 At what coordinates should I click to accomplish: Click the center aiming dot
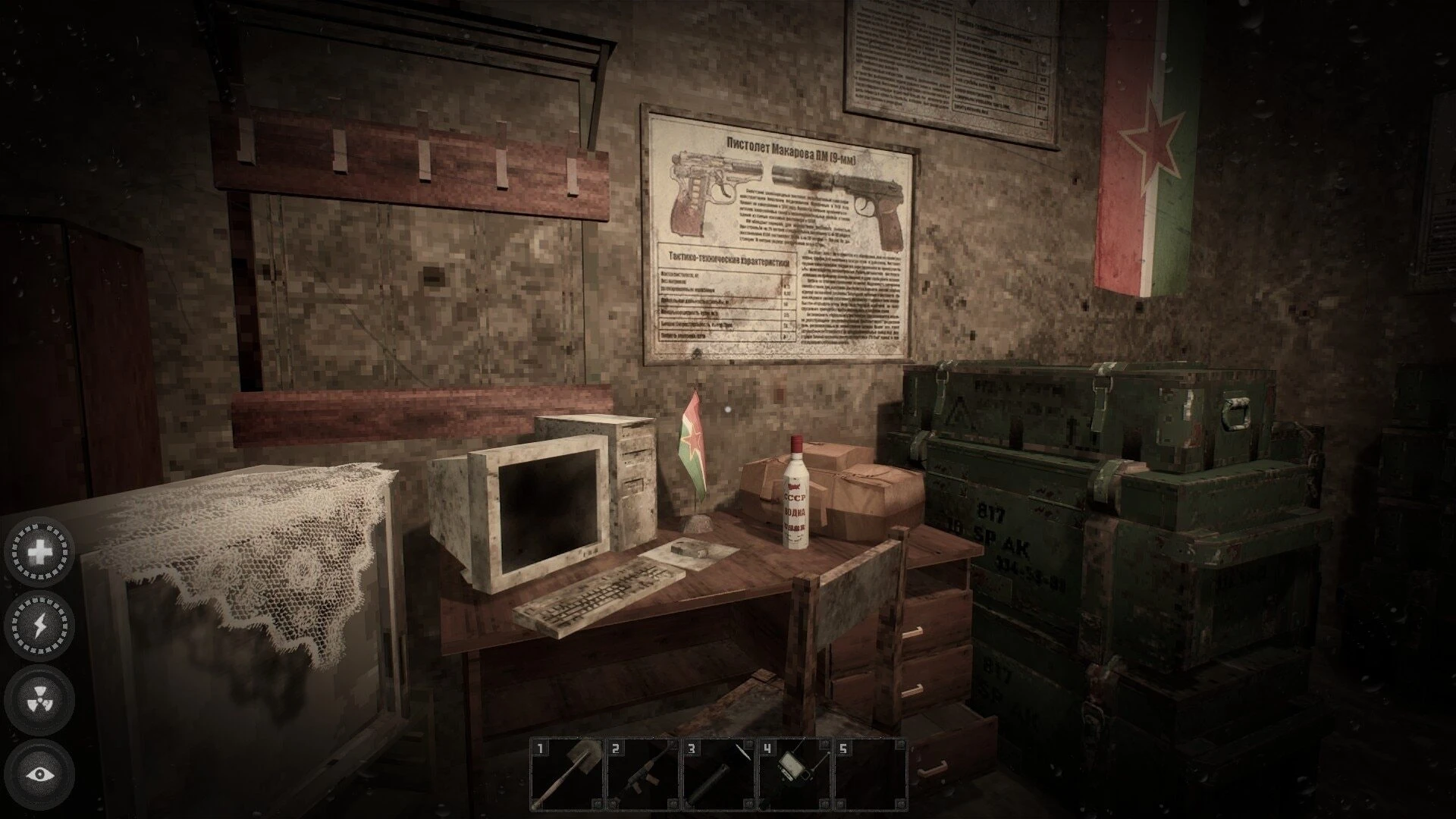[x=728, y=409]
